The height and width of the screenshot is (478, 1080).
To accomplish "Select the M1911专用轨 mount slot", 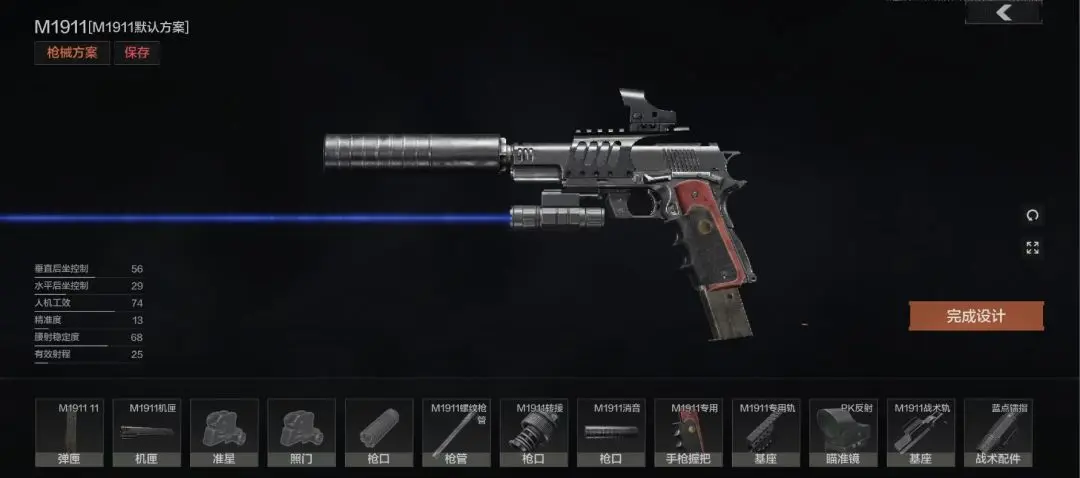I will point(766,433).
